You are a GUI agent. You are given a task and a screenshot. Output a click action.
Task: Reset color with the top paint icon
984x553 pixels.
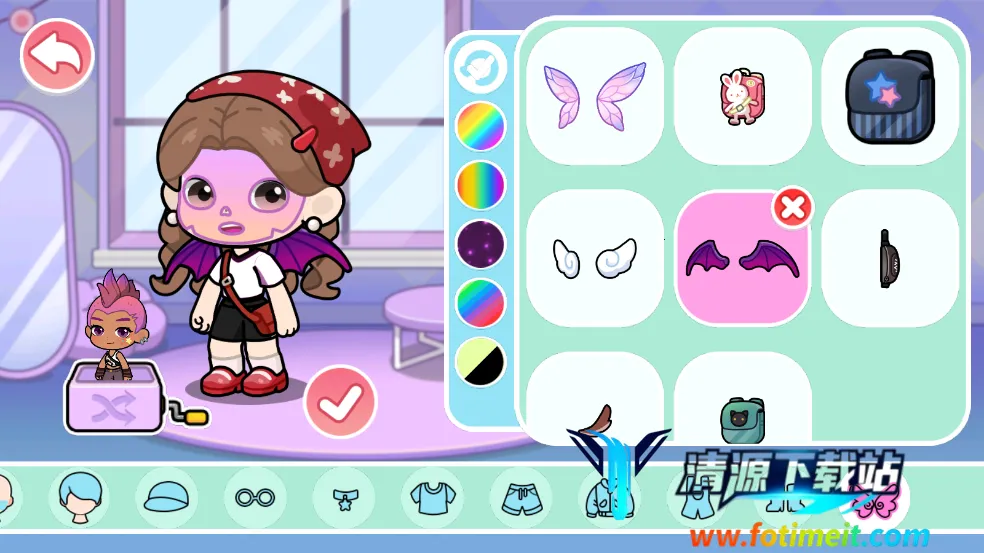click(481, 67)
